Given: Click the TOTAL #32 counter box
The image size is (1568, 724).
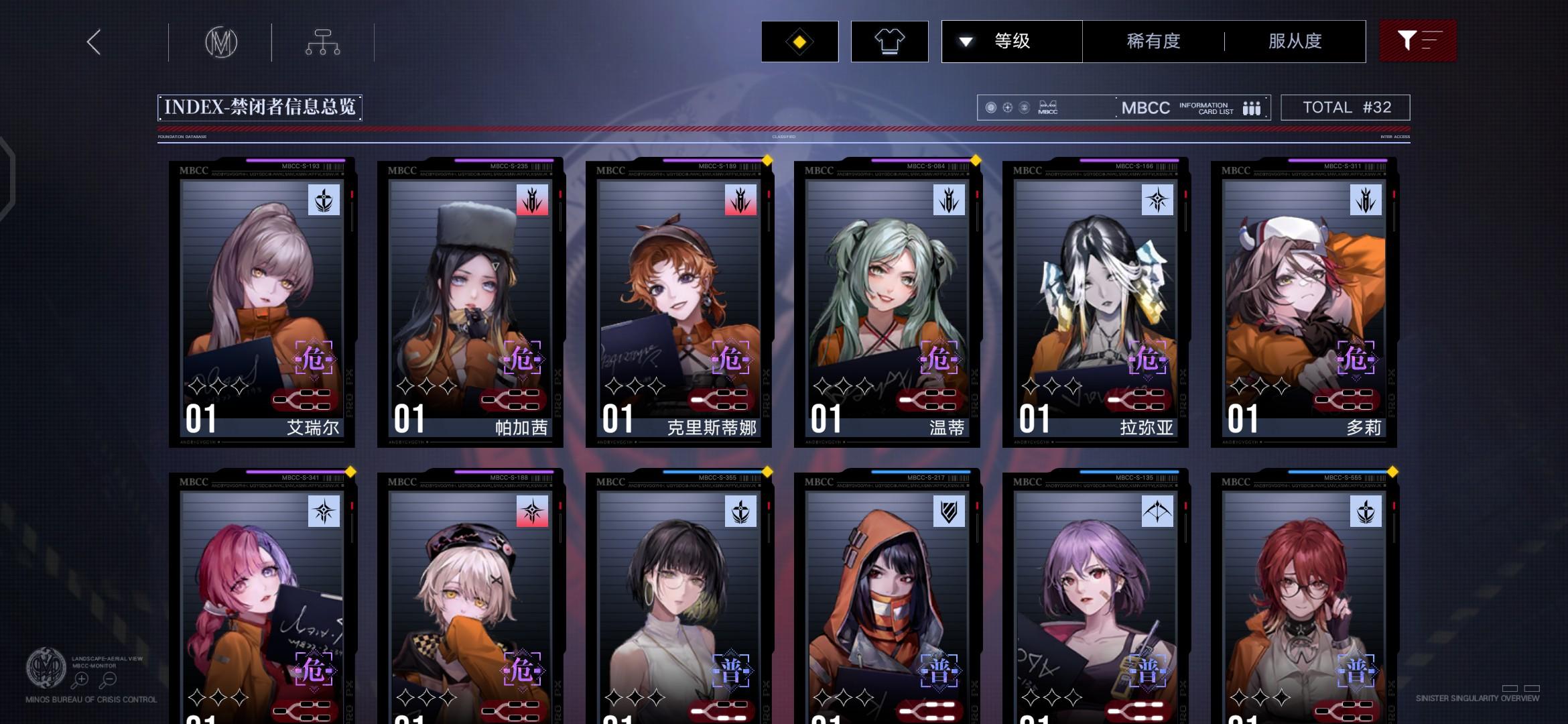Looking at the screenshot, I should pyautogui.click(x=1346, y=107).
